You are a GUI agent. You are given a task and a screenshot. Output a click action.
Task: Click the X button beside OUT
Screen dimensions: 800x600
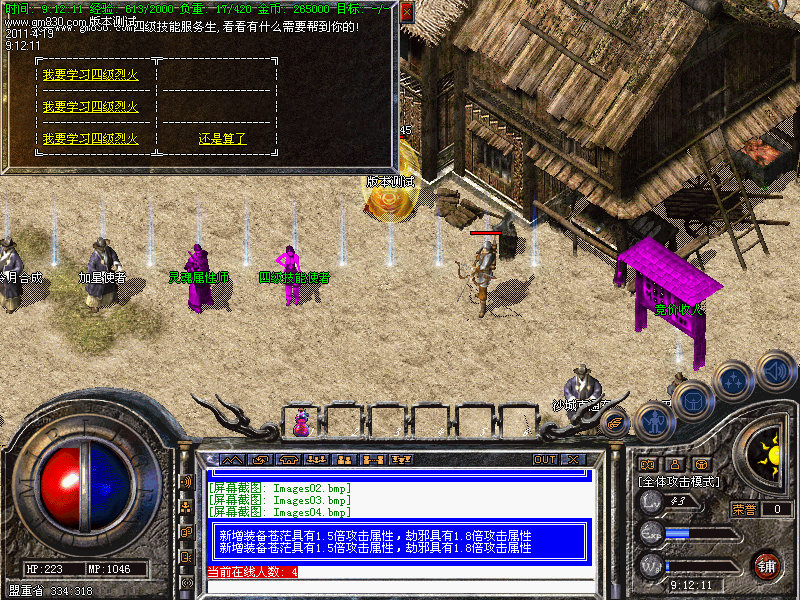click(573, 459)
